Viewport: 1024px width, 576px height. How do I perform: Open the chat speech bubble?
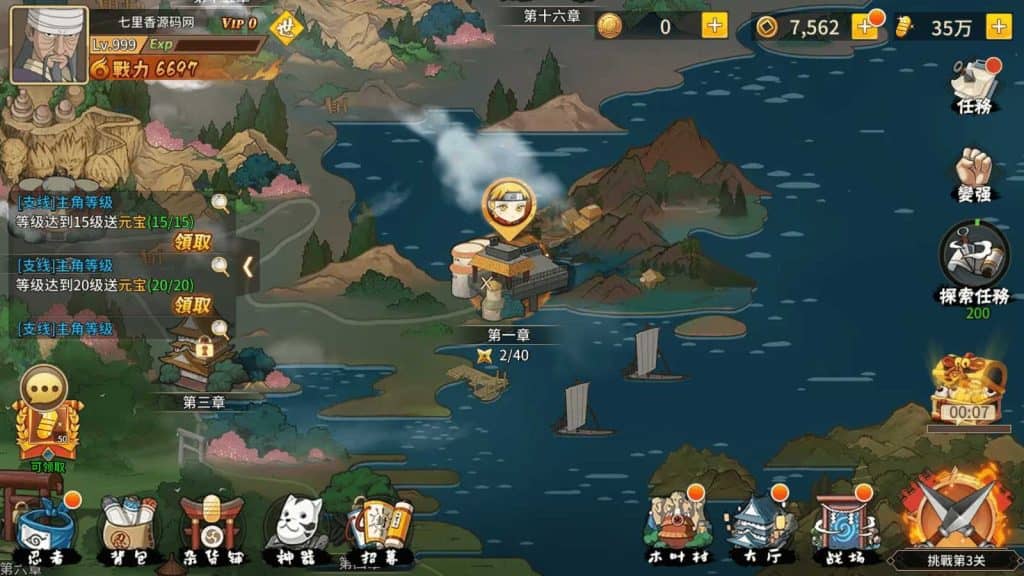[x=44, y=388]
